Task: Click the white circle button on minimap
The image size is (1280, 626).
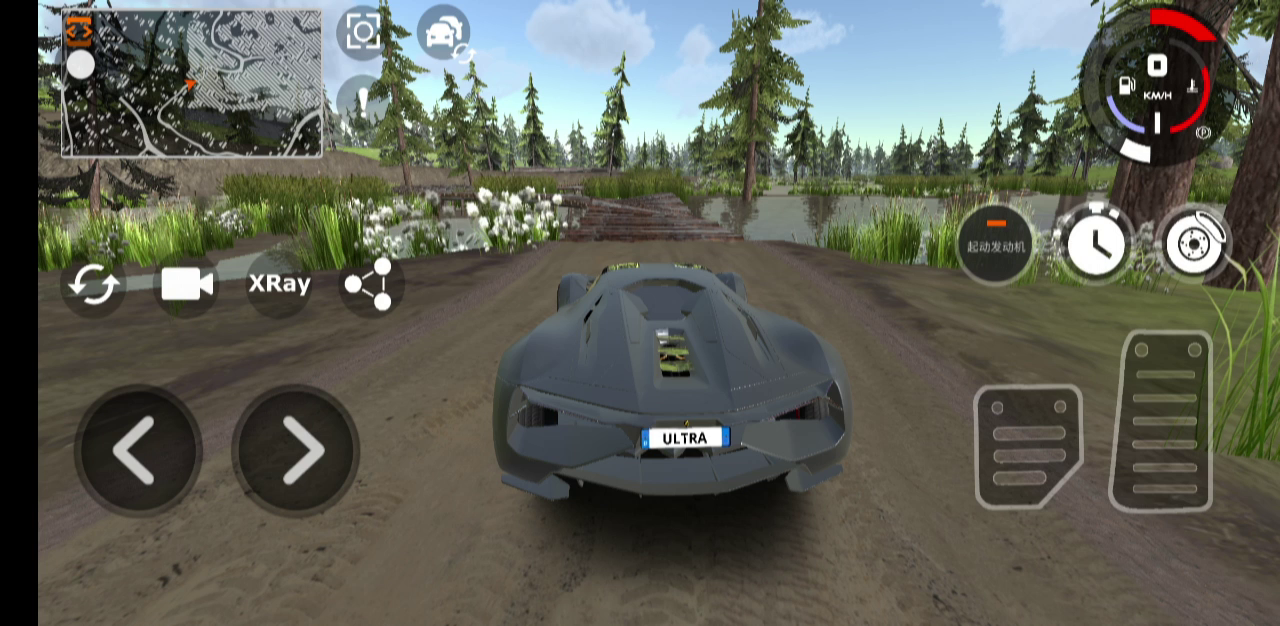Action: [x=80, y=66]
